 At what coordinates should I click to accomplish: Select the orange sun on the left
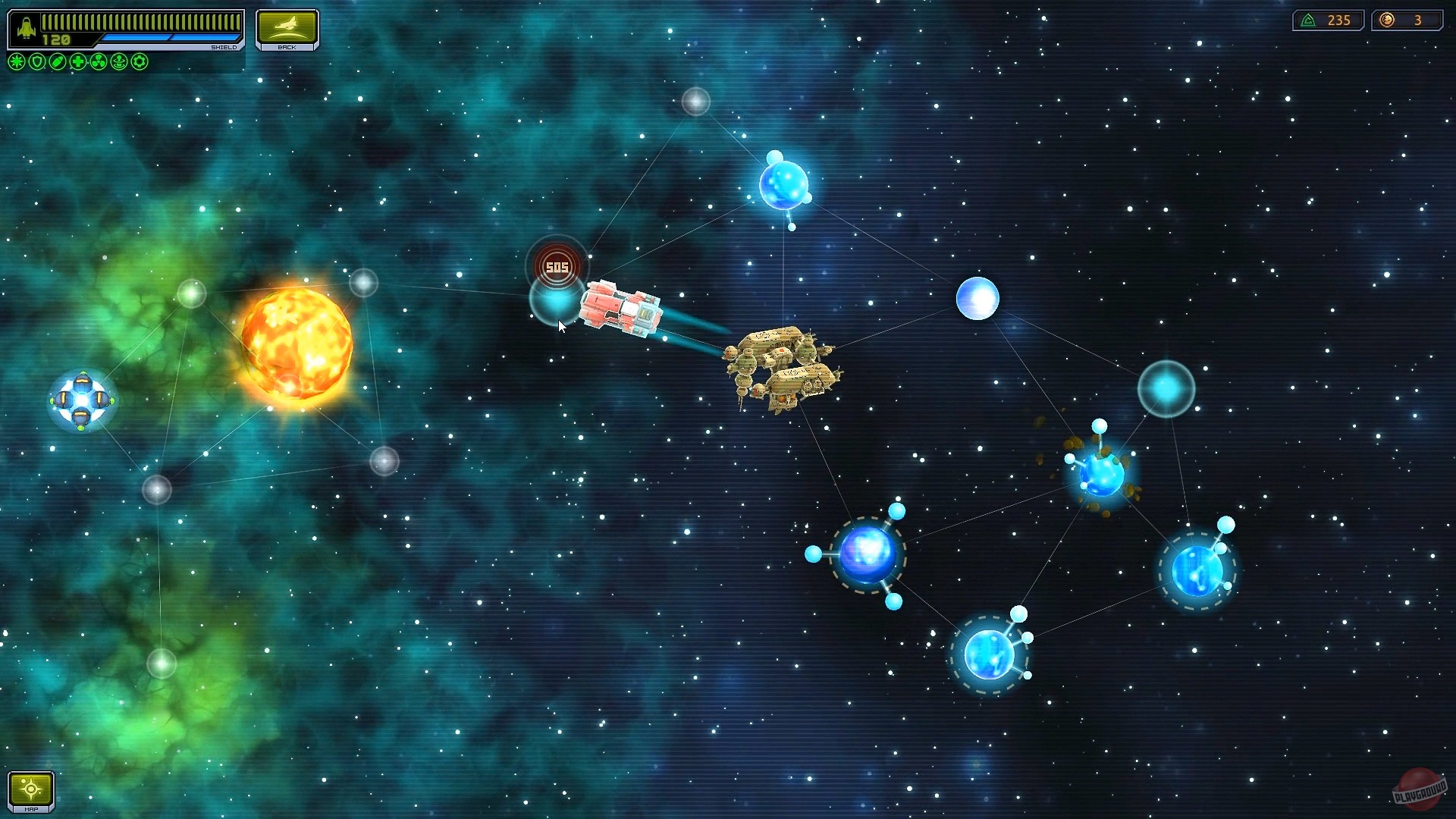coord(296,341)
